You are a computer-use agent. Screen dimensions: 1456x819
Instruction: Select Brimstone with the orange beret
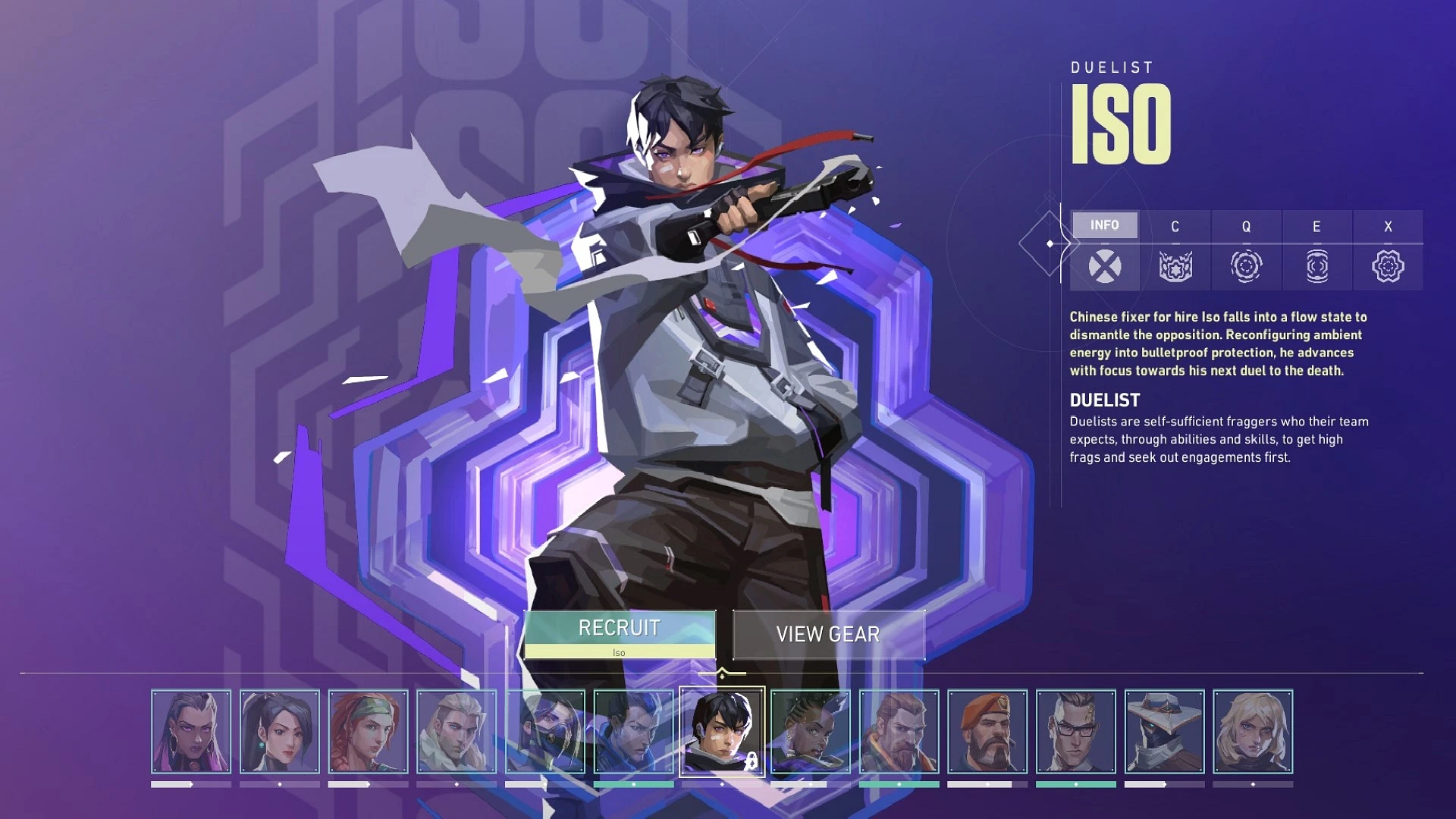(987, 731)
